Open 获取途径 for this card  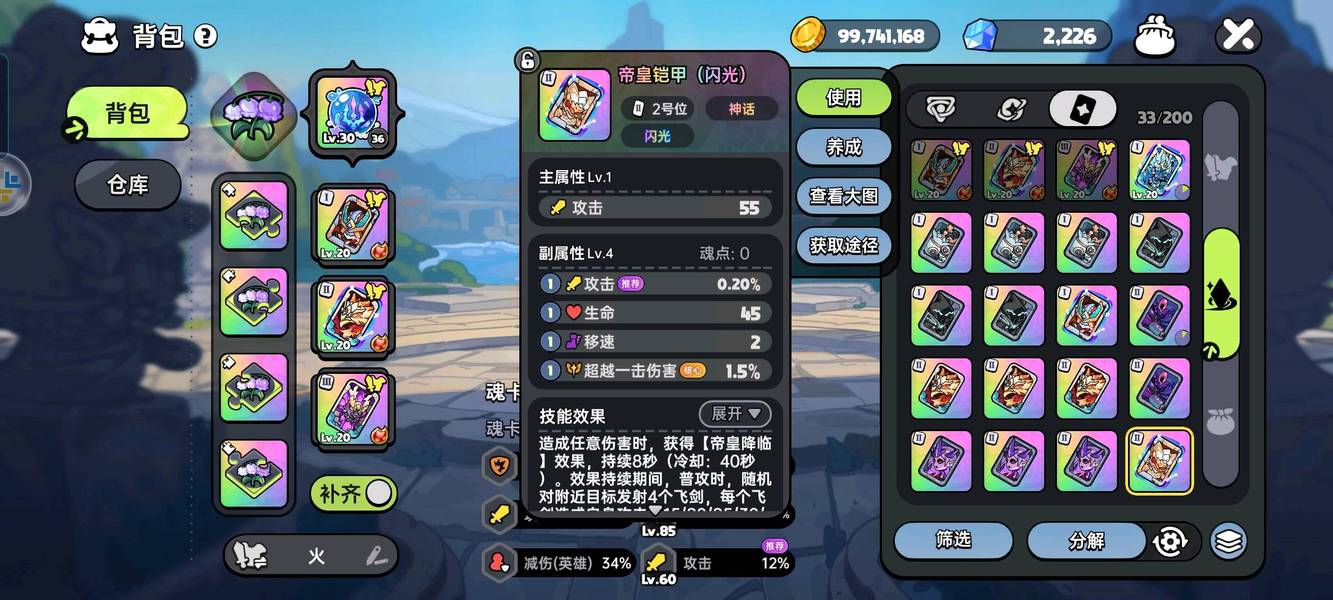point(844,245)
